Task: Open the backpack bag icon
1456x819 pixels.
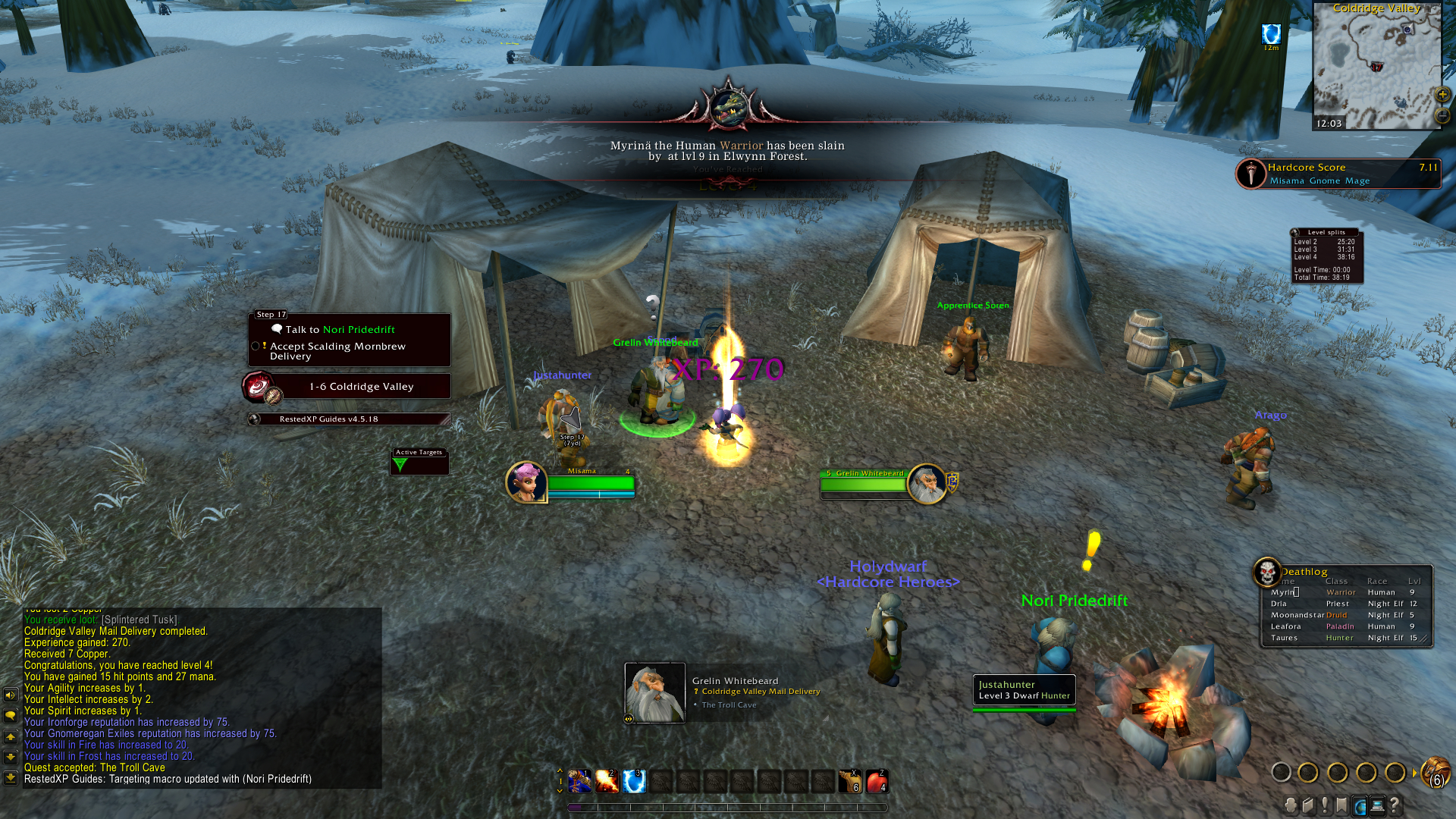Action: coord(1435,773)
